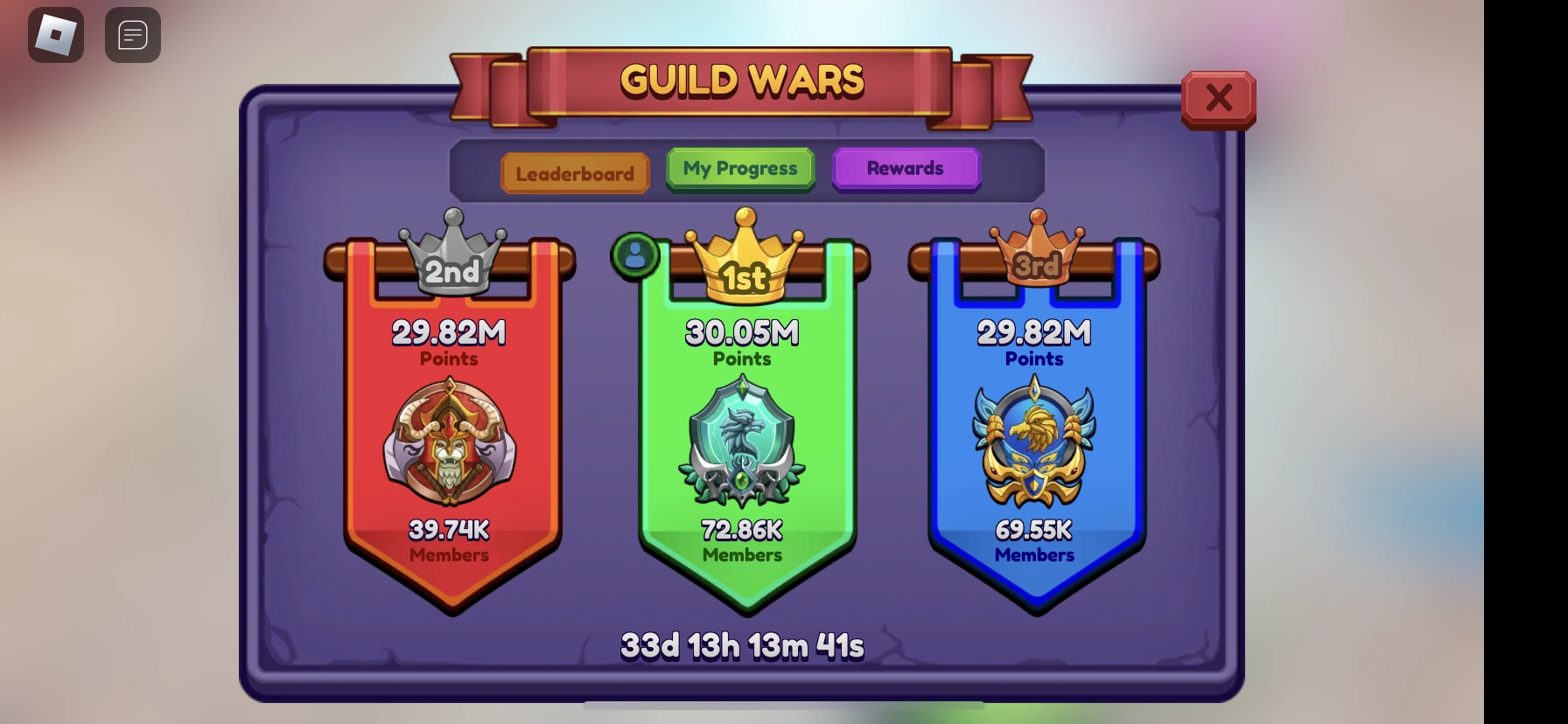Click the countdown timer showing 33d 13h
Viewport: 1568px width, 724px height.
coord(742,644)
